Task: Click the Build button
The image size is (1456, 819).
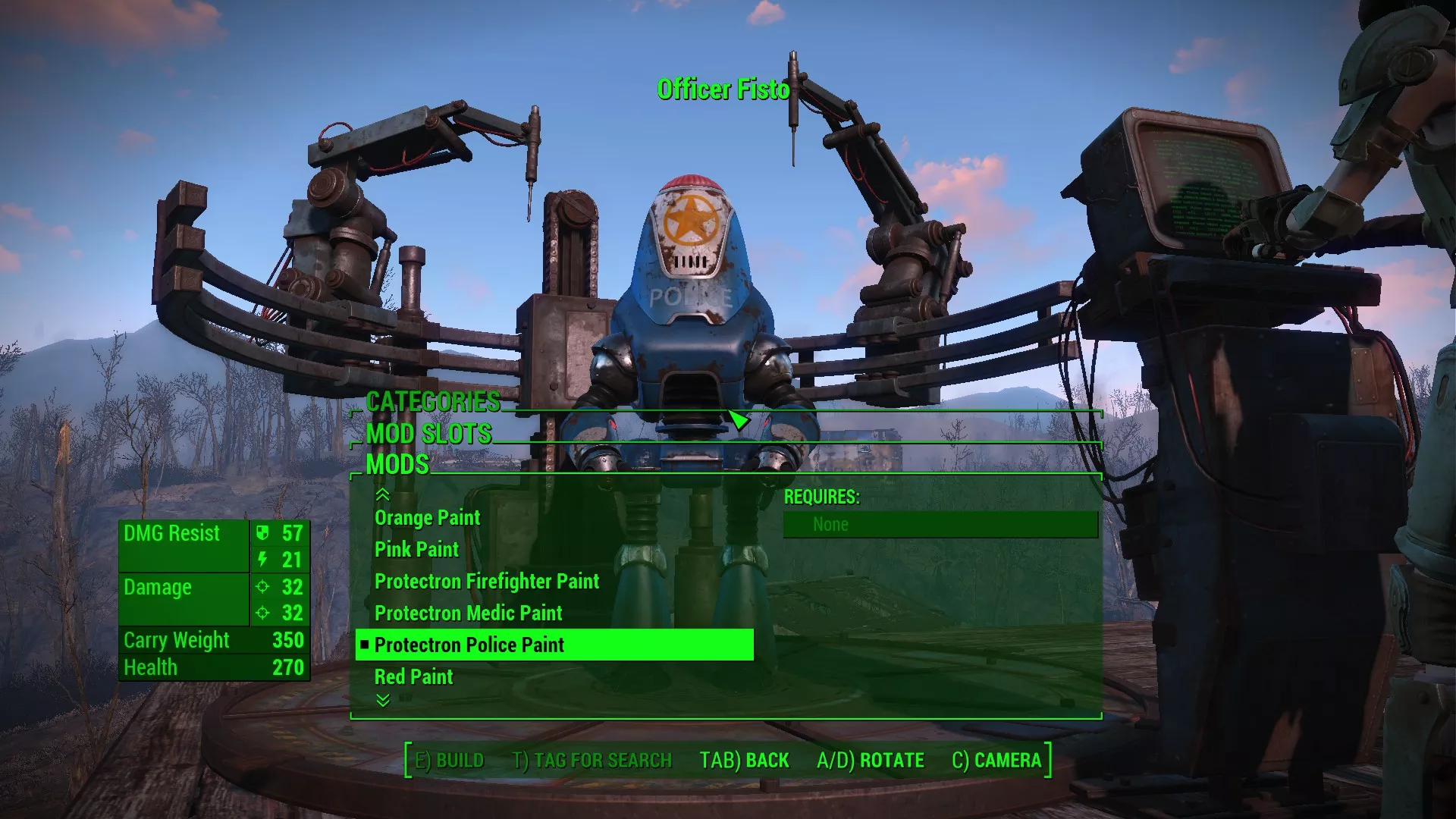Action: [449, 761]
